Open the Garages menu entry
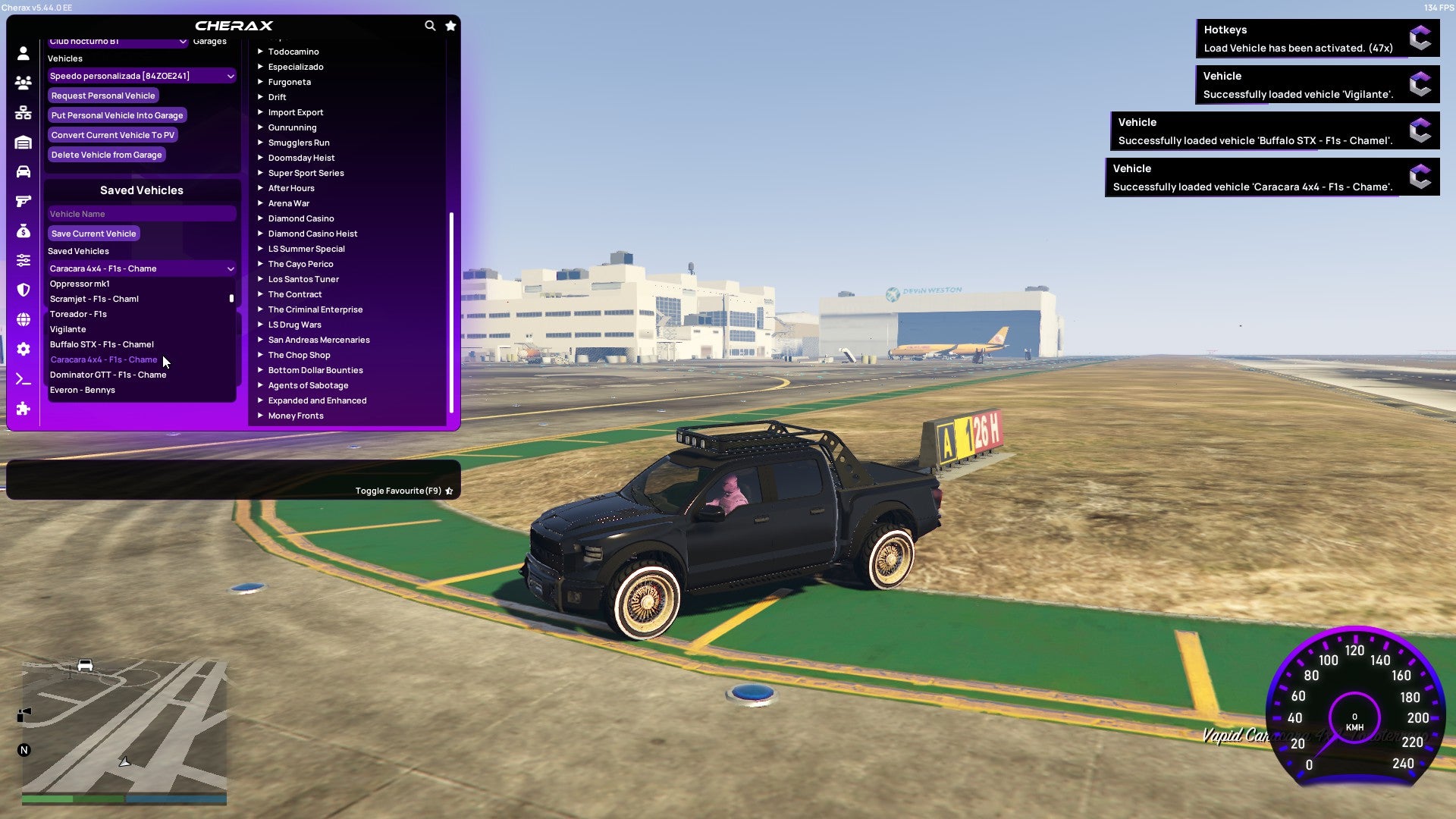 pyautogui.click(x=209, y=41)
